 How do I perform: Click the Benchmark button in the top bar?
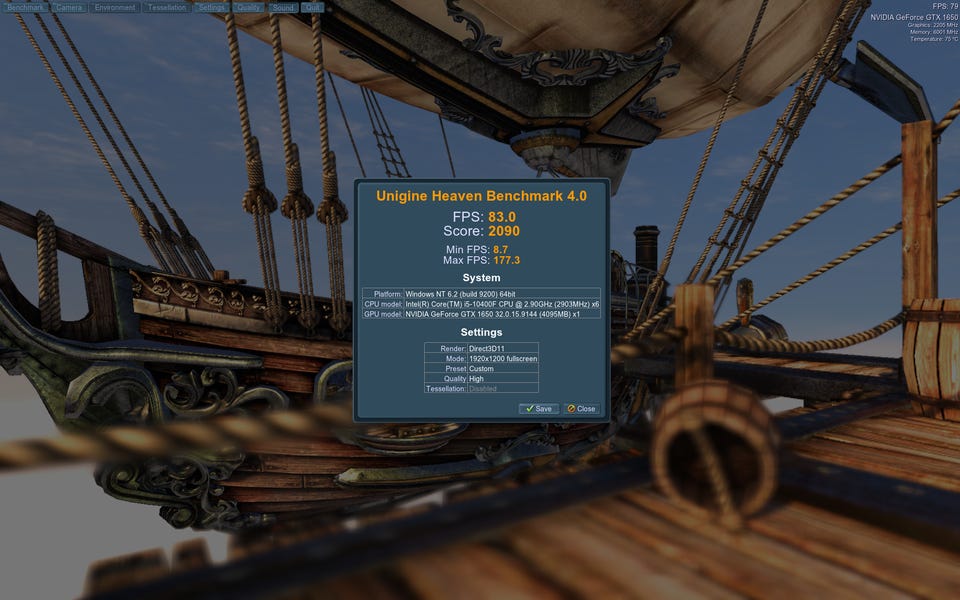point(25,7)
